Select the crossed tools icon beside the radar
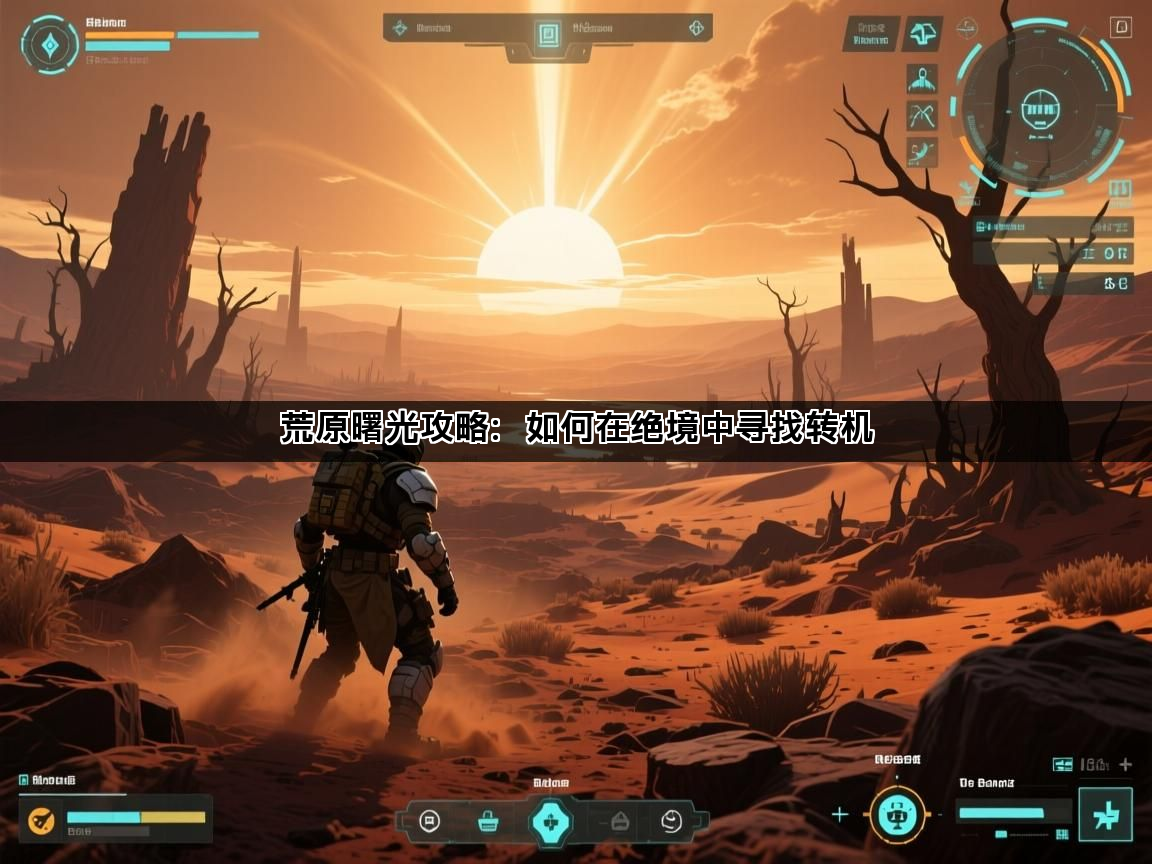This screenshot has width=1152, height=864. [921, 116]
